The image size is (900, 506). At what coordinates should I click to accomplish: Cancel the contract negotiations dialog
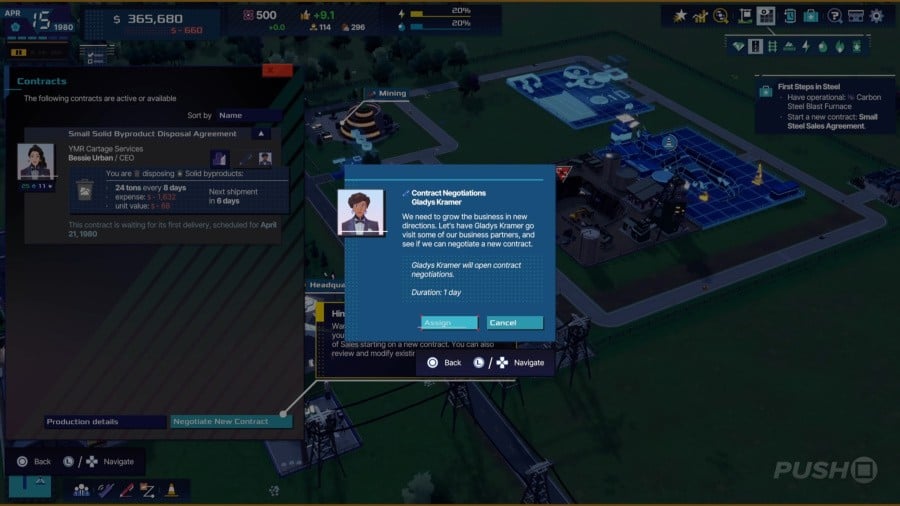pos(515,323)
